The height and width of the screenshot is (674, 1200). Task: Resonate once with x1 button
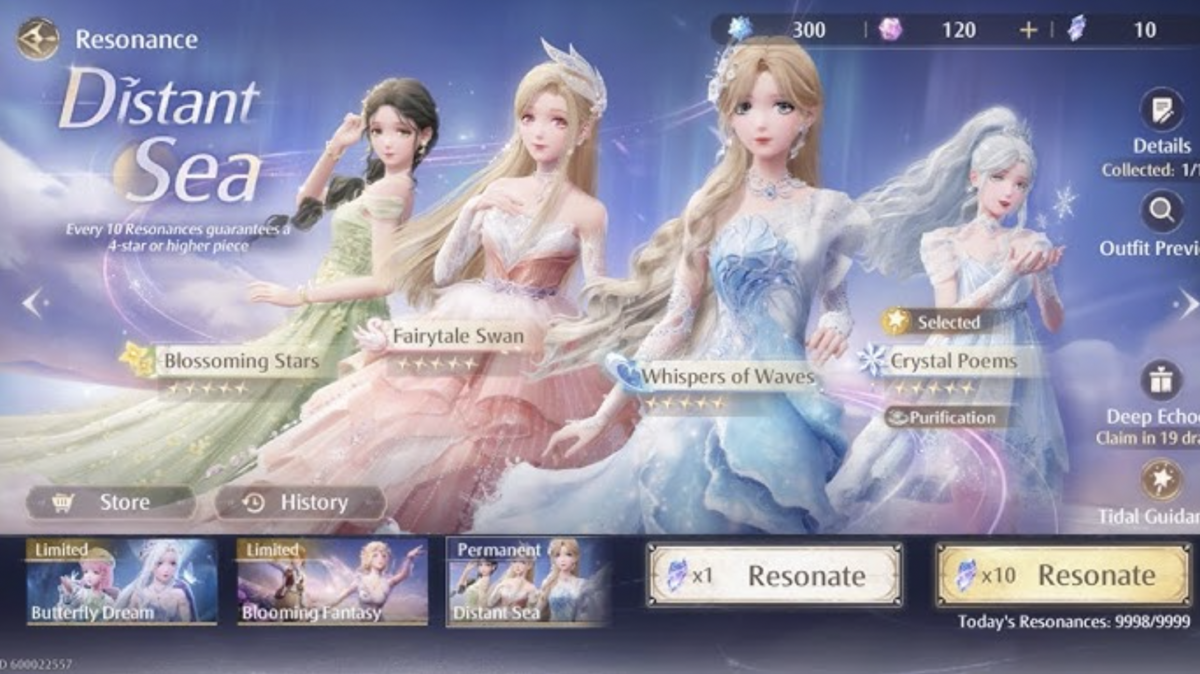pos(774,575)
